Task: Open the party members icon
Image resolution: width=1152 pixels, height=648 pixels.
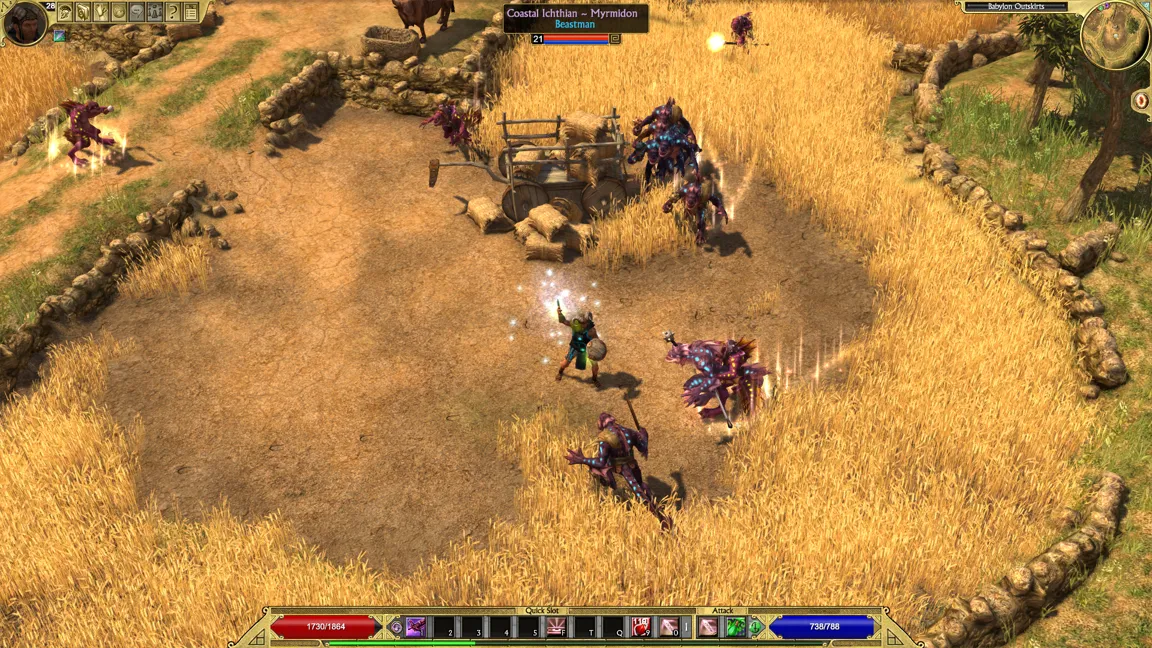Action: 155,12
